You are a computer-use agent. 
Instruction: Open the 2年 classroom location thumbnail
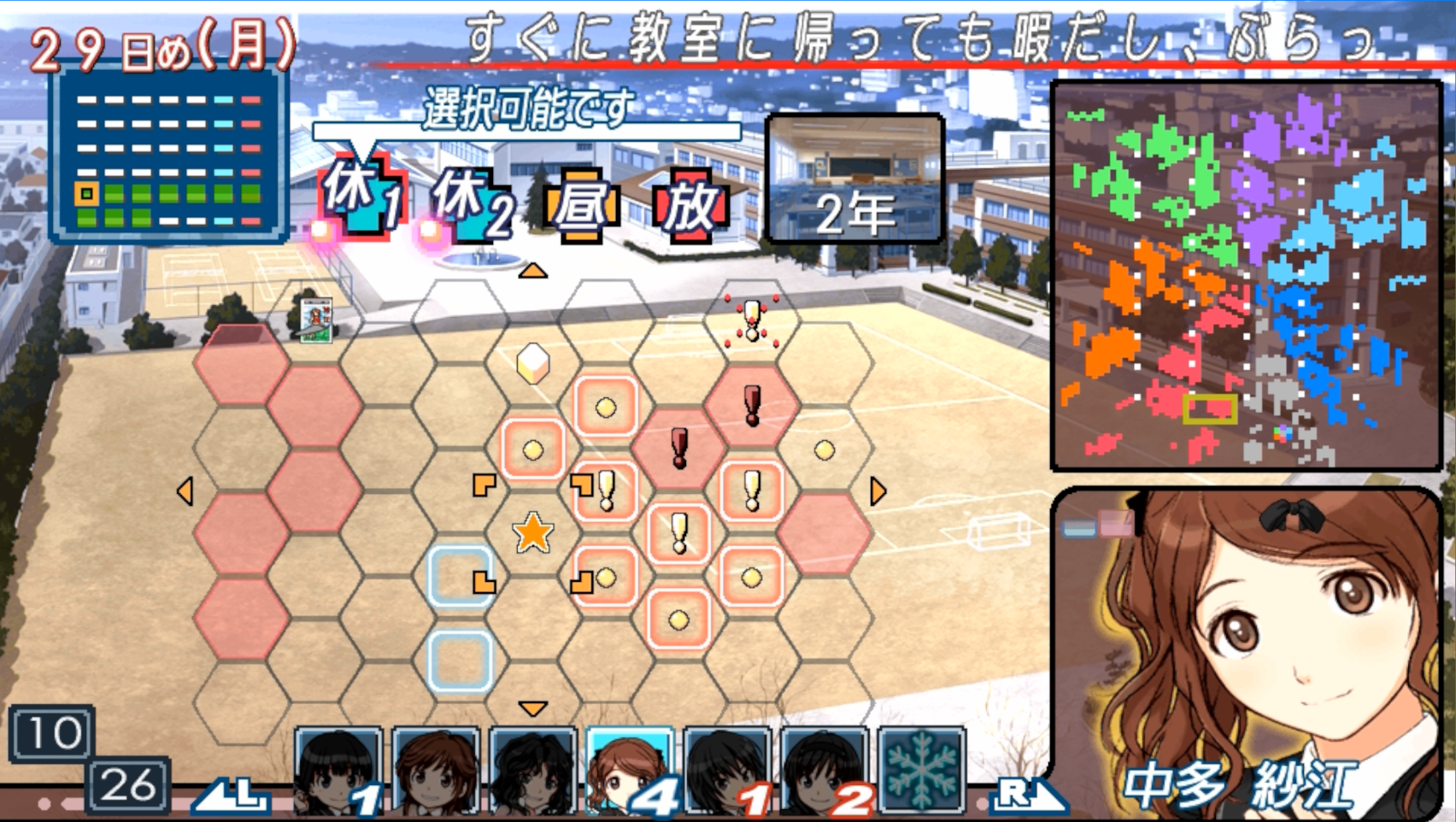(x=855, y=179)
